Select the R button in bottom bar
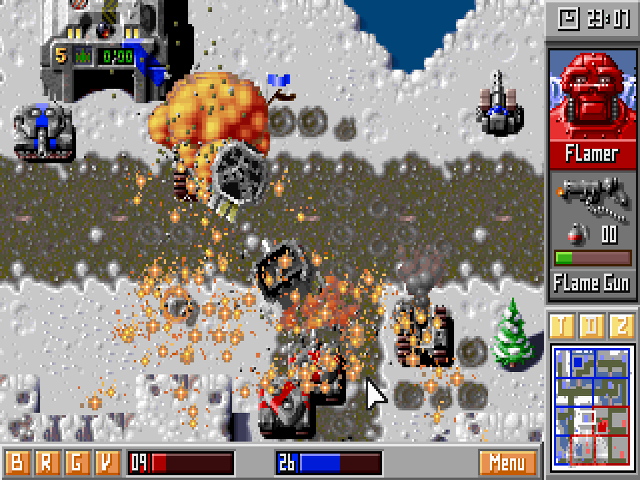 pyautogui.click(x=46, y=463)
